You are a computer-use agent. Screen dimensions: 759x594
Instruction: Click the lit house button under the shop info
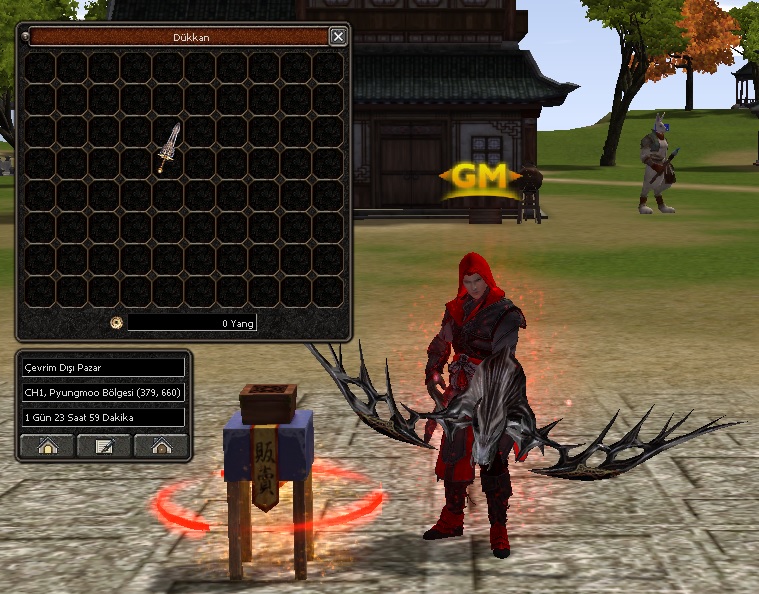coord(47,446)
